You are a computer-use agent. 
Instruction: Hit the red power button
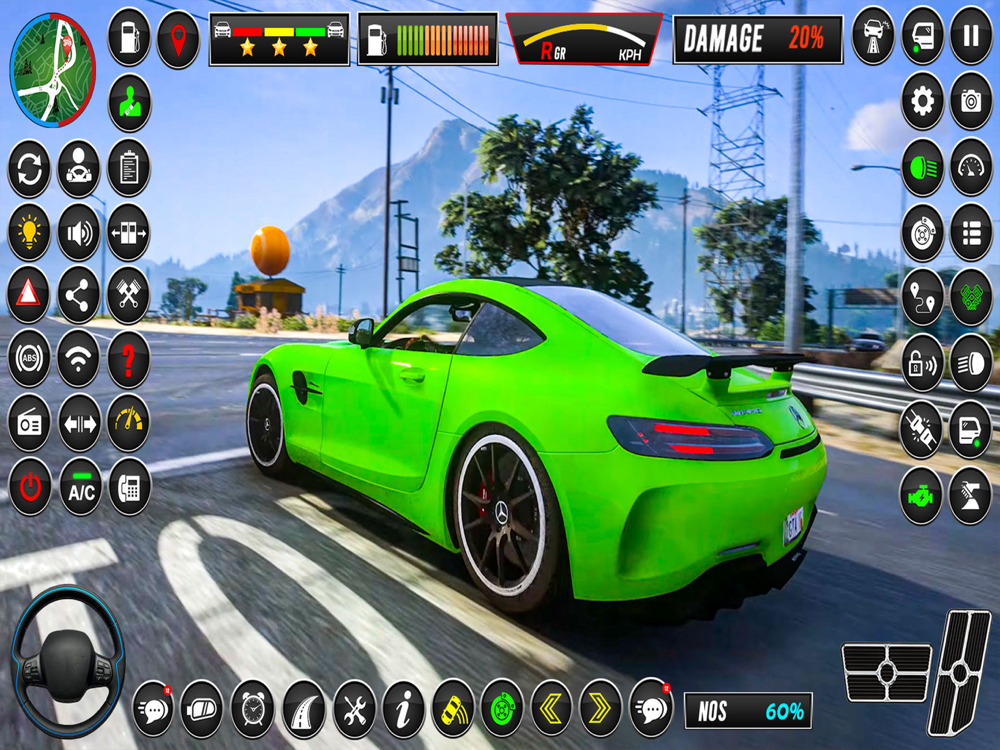(30, 486)
